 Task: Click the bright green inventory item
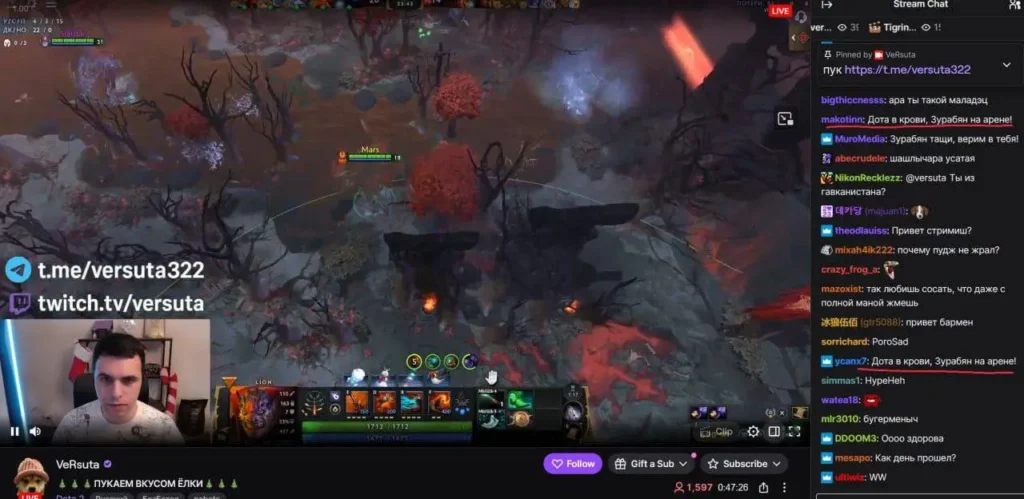click(518, 399)
